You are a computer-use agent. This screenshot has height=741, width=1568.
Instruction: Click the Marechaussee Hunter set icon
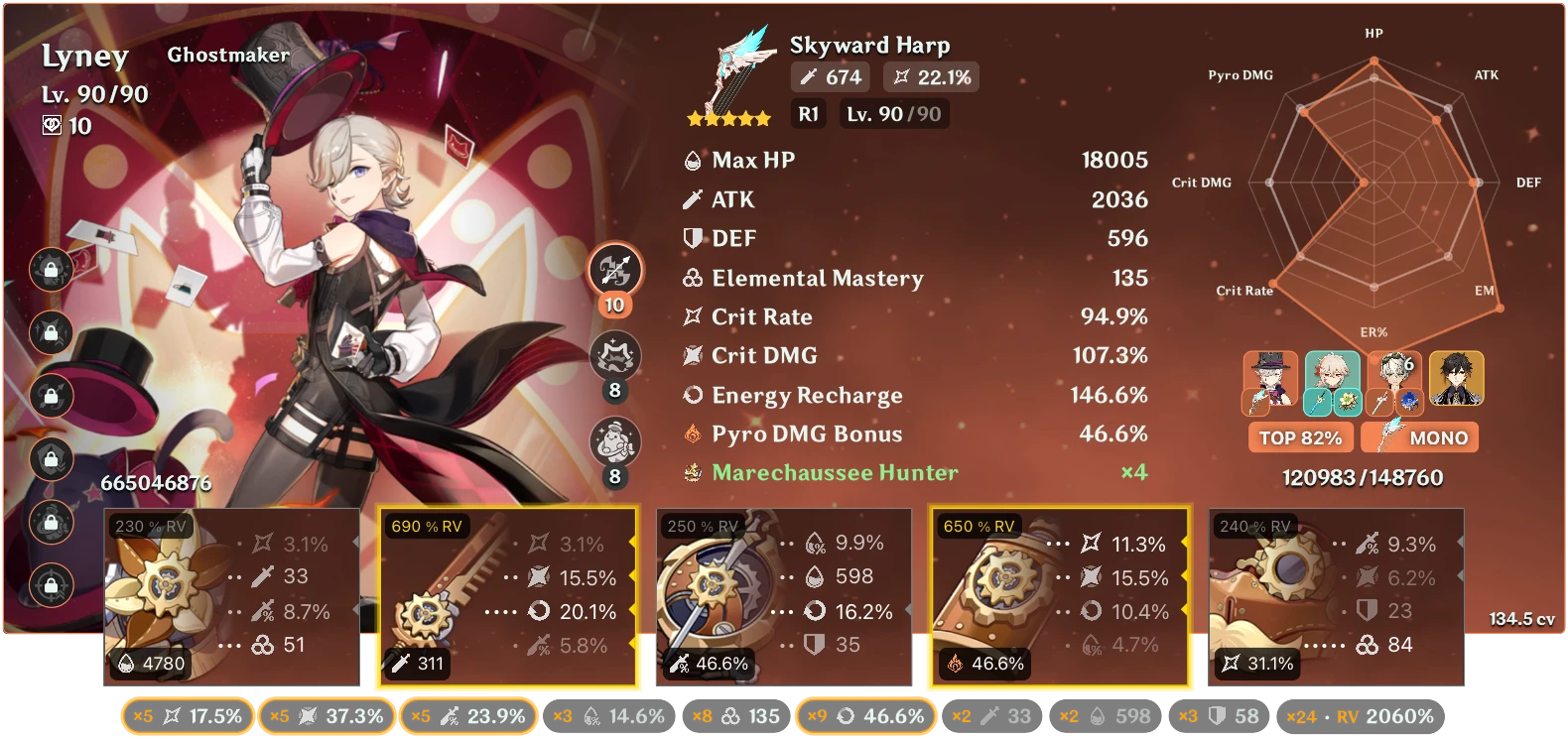693,473
